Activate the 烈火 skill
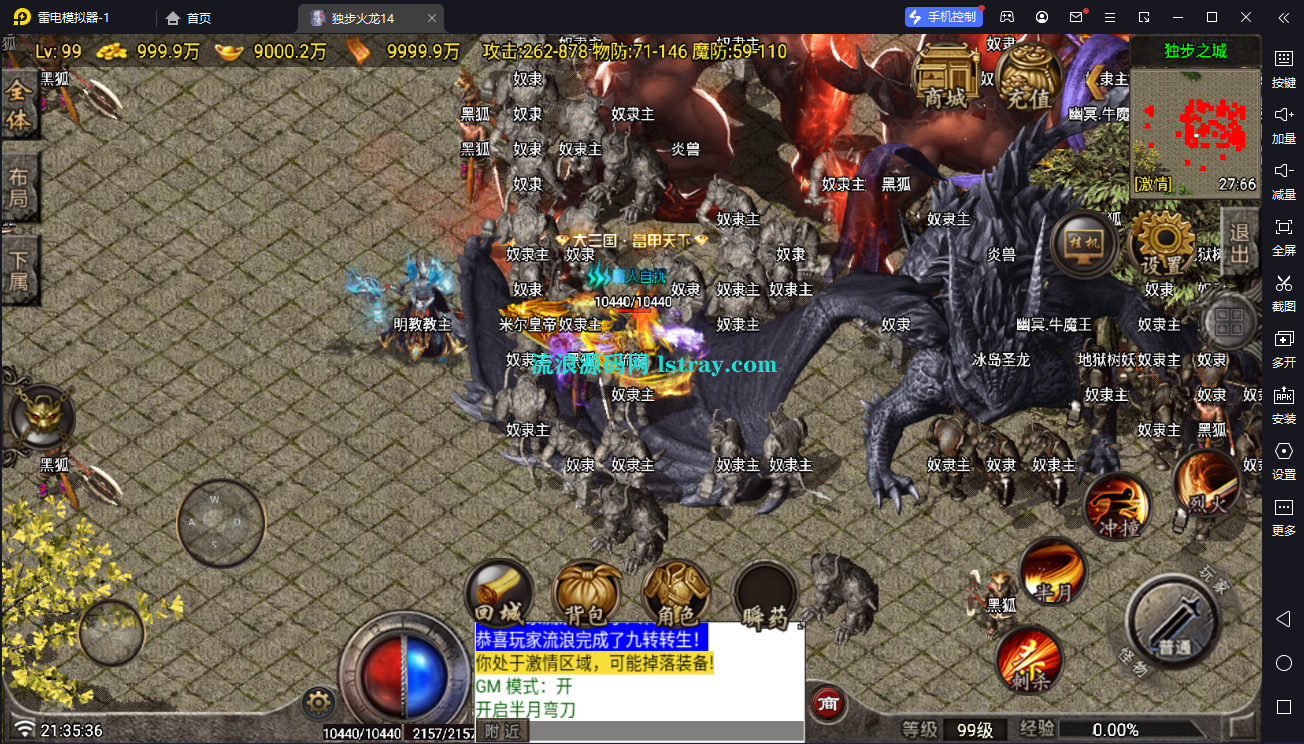Image resolution: width=1304 pixels, height=744 pixels. (x=1208, y=483)
